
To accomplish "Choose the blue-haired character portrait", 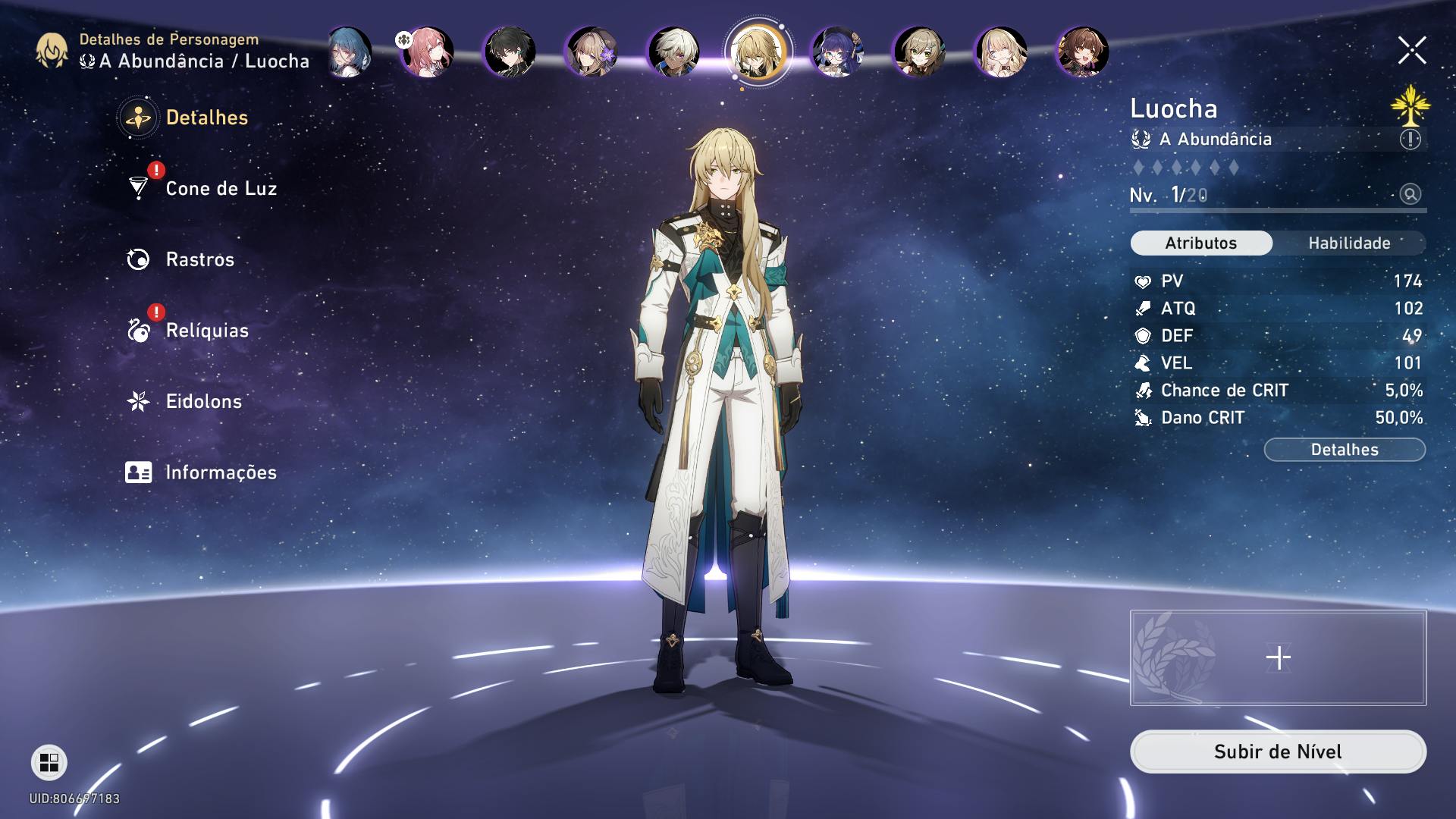I will coord(350,52).
